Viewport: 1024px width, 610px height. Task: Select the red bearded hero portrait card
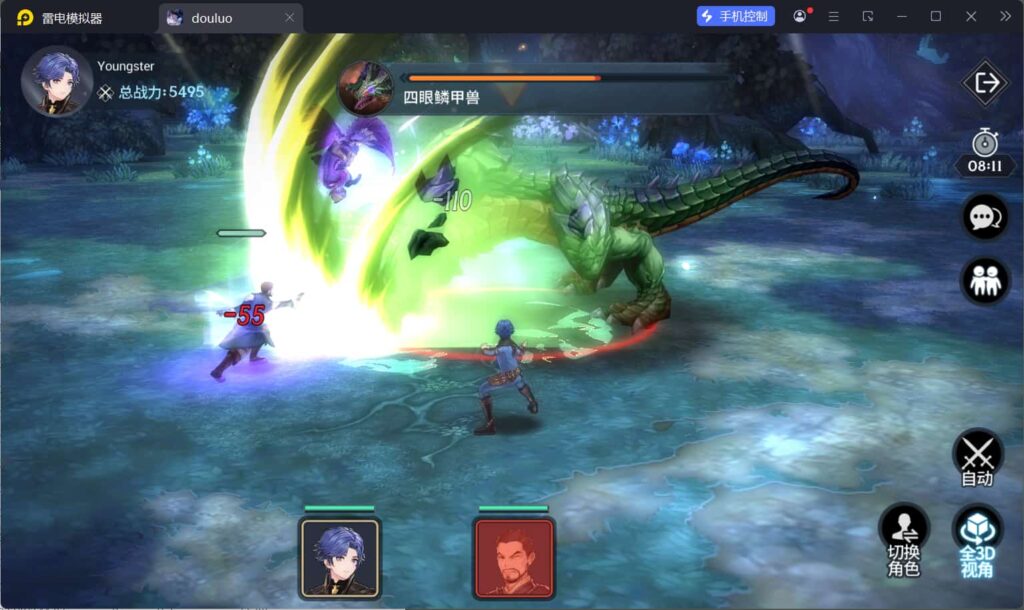click(x=514, y=557)
